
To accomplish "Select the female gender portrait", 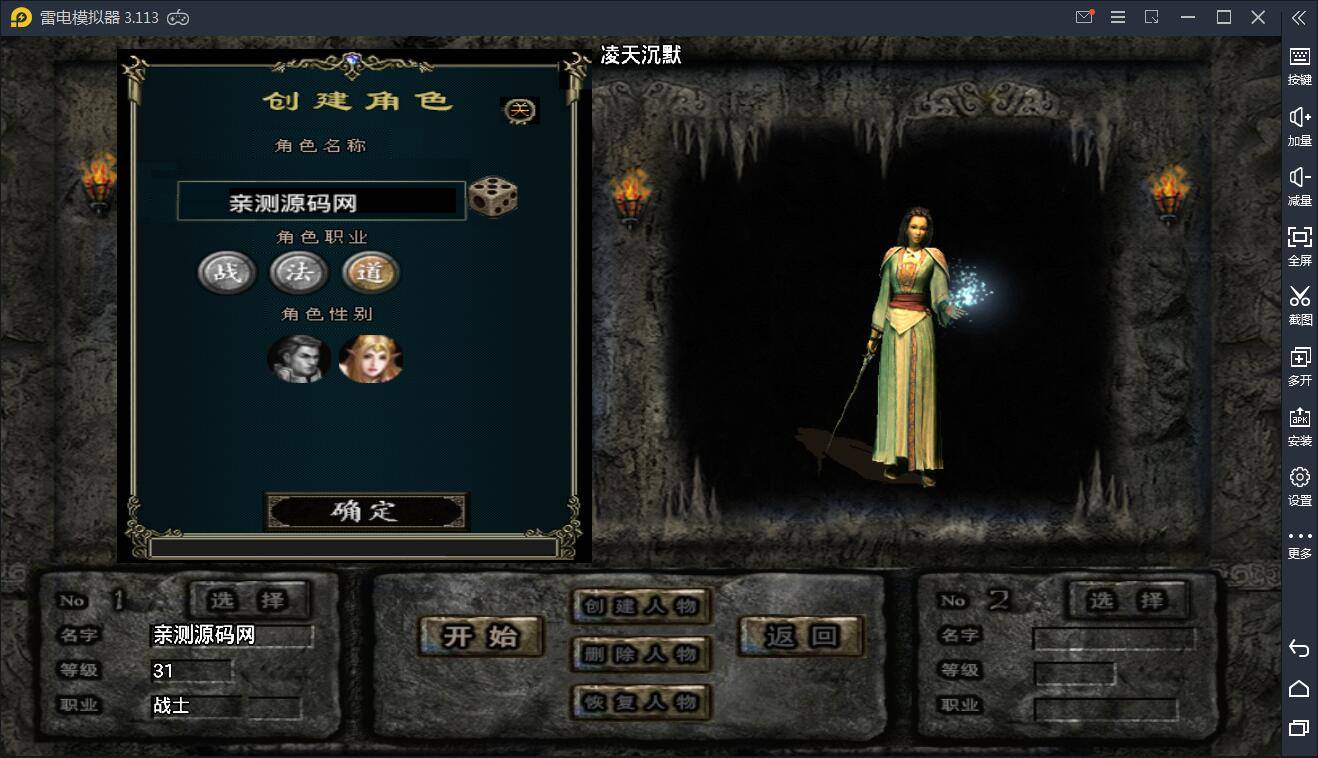I will [x=371, y=360].
